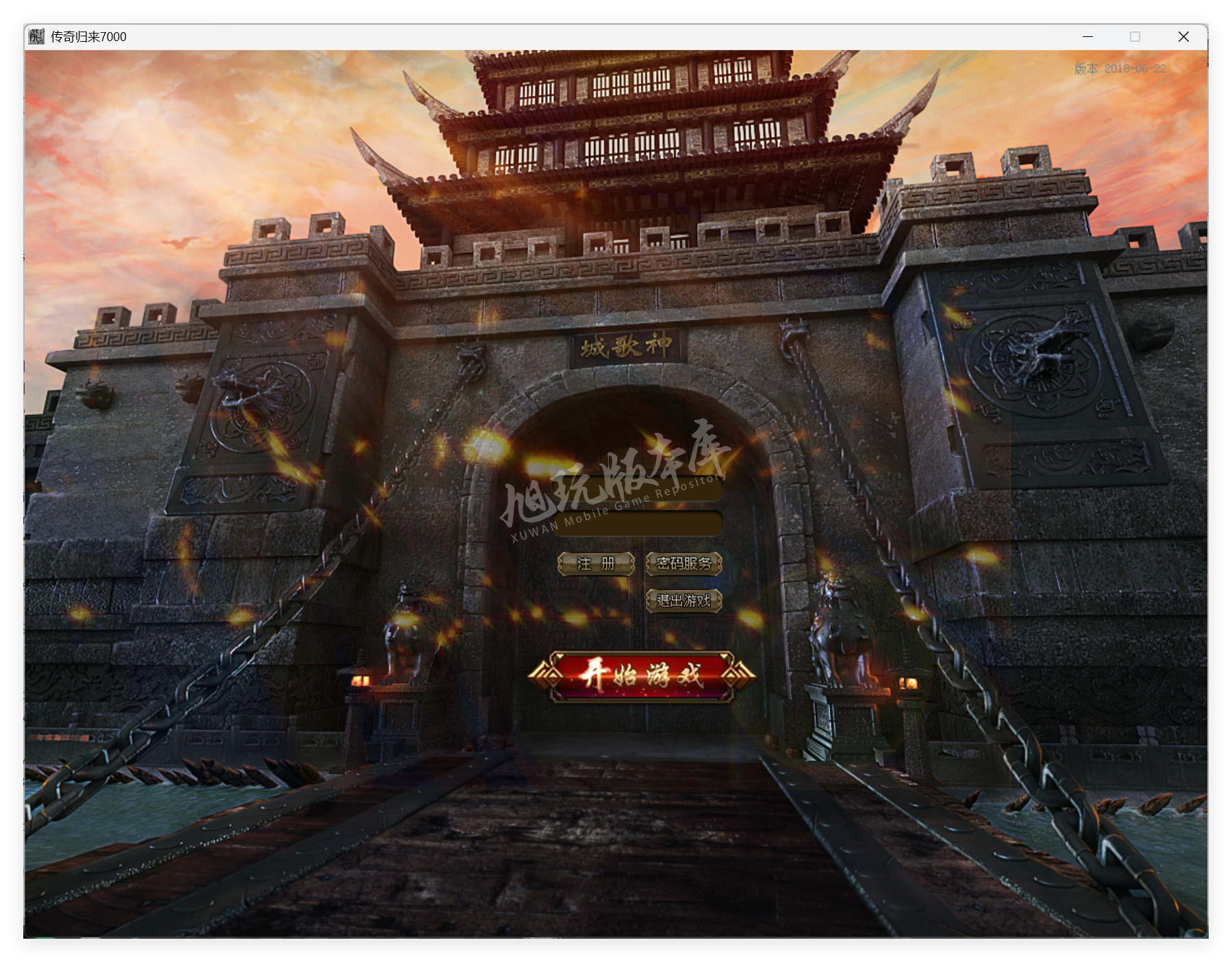Minimize the game window
This screenshot has width=1232, height=962.
[x=1087, y=36]
